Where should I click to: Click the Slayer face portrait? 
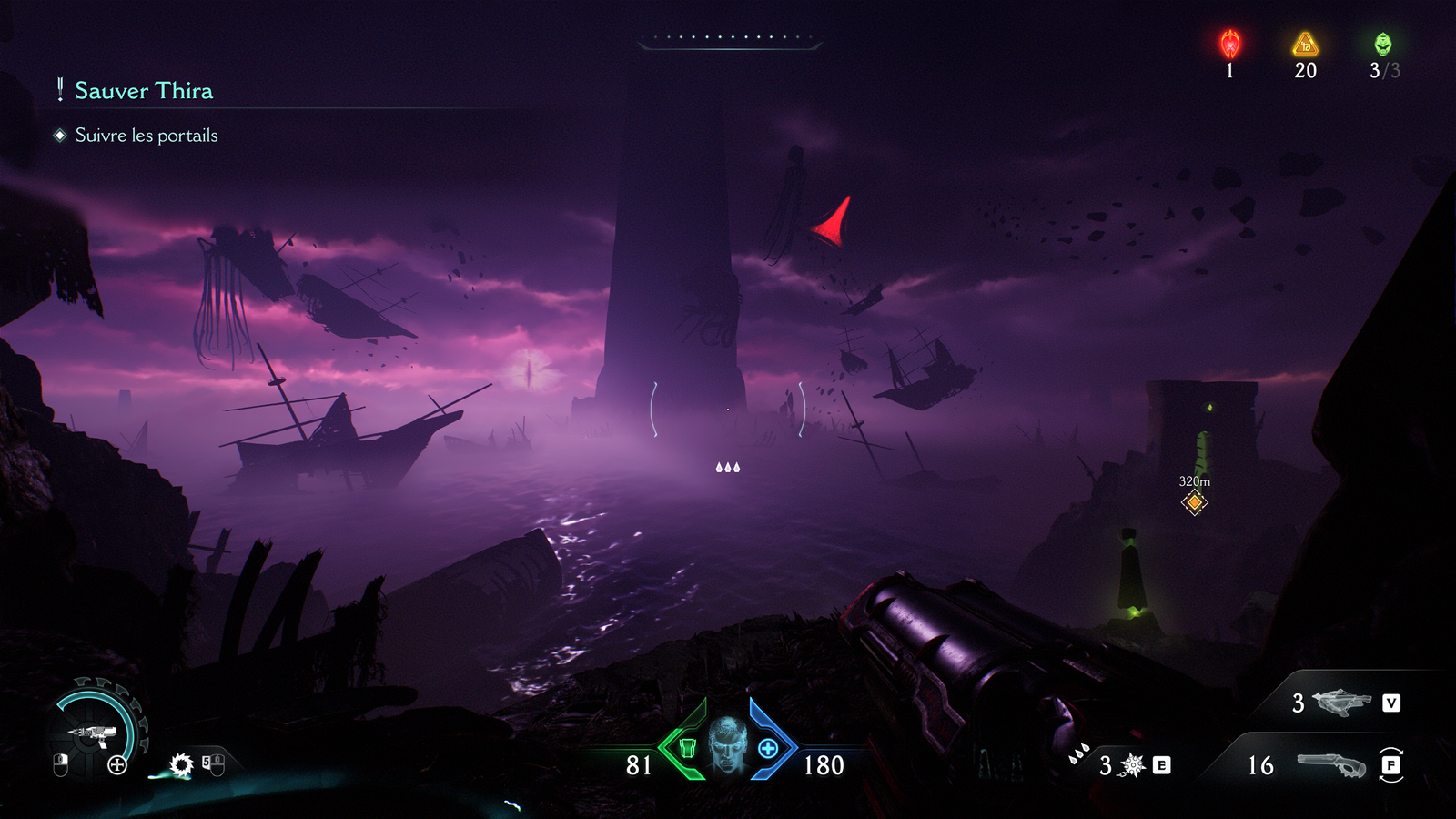tap(728, 744)
